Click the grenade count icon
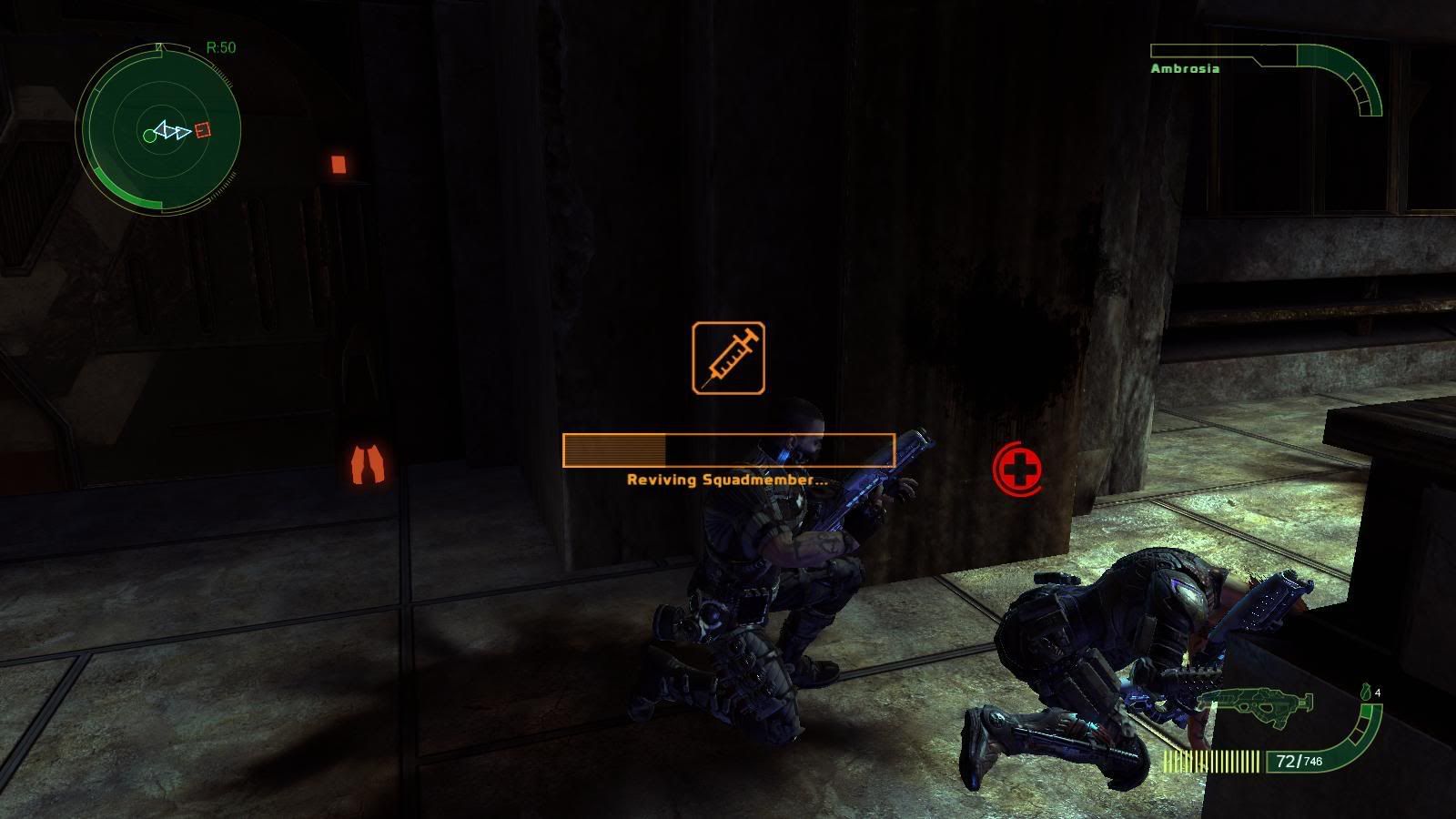This screenshot has height=819, width=1456. click(1366, 693)
